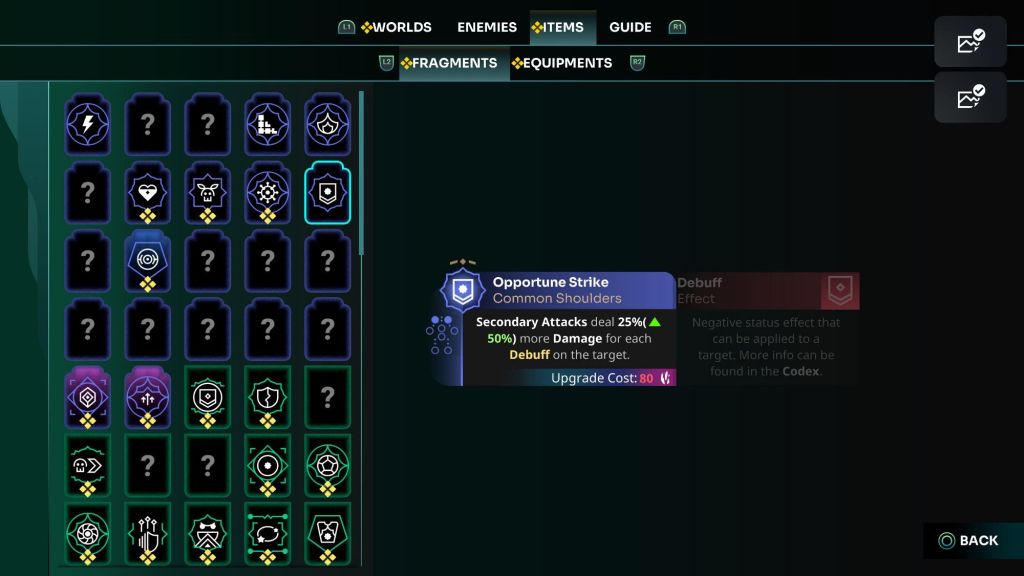Pick the horned skull fragment

pos(208,190)
